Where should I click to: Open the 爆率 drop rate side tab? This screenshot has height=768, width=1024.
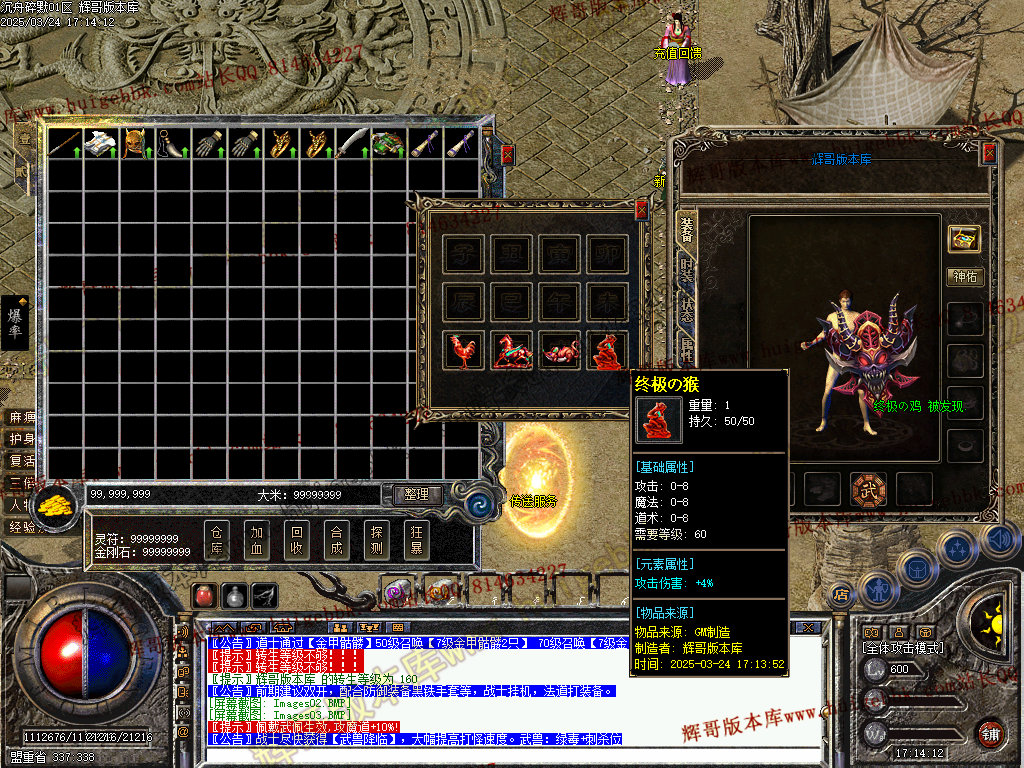pos(16,322)
